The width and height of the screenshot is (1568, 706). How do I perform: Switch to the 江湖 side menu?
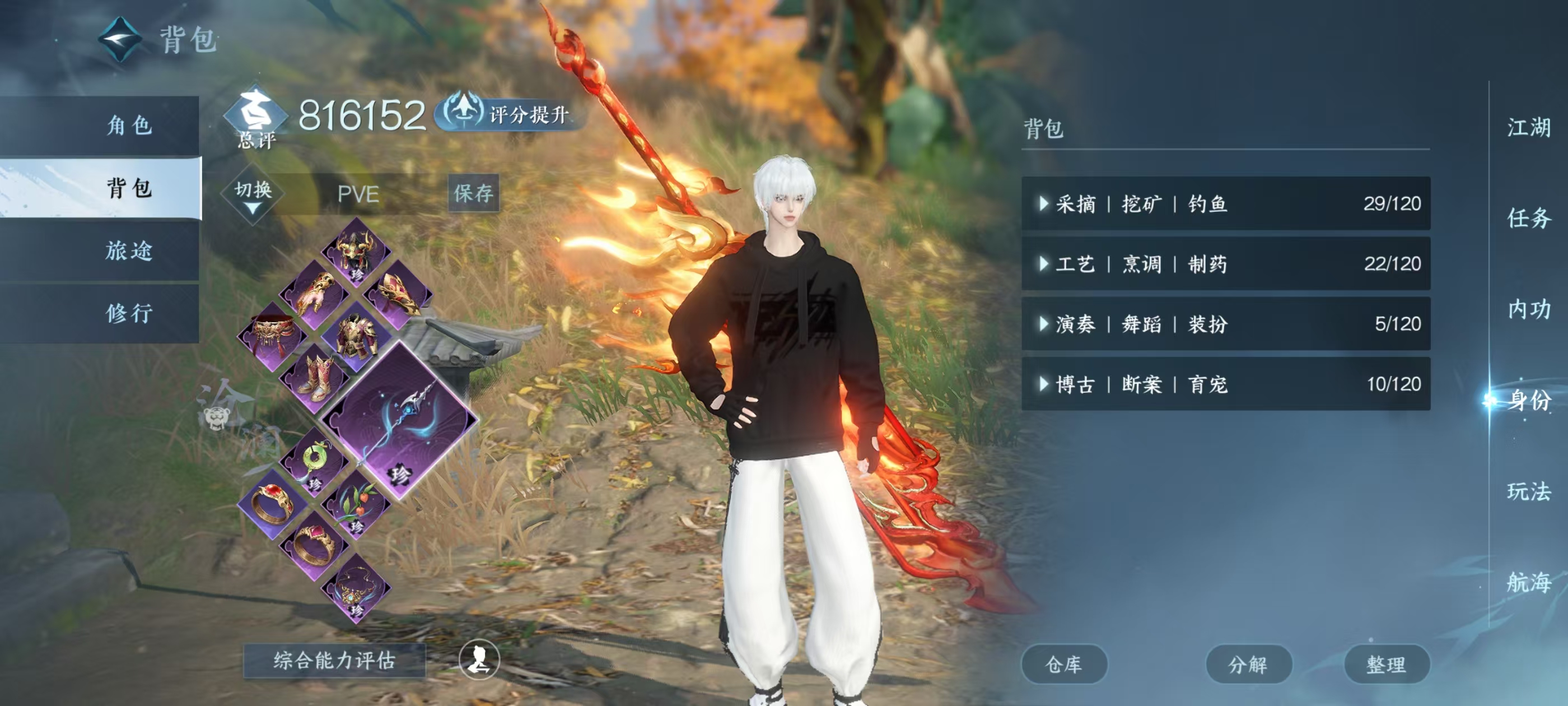coord(1528,128)
